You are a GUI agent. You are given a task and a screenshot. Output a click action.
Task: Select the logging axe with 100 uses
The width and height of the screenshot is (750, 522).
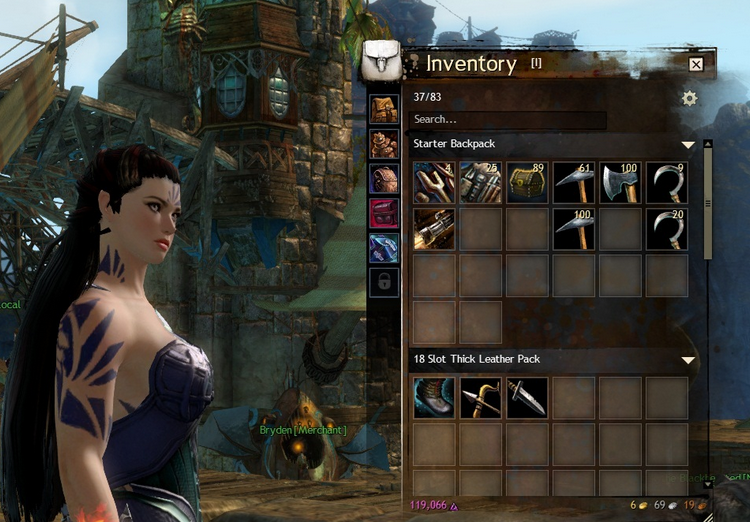[x=620, y=183]
